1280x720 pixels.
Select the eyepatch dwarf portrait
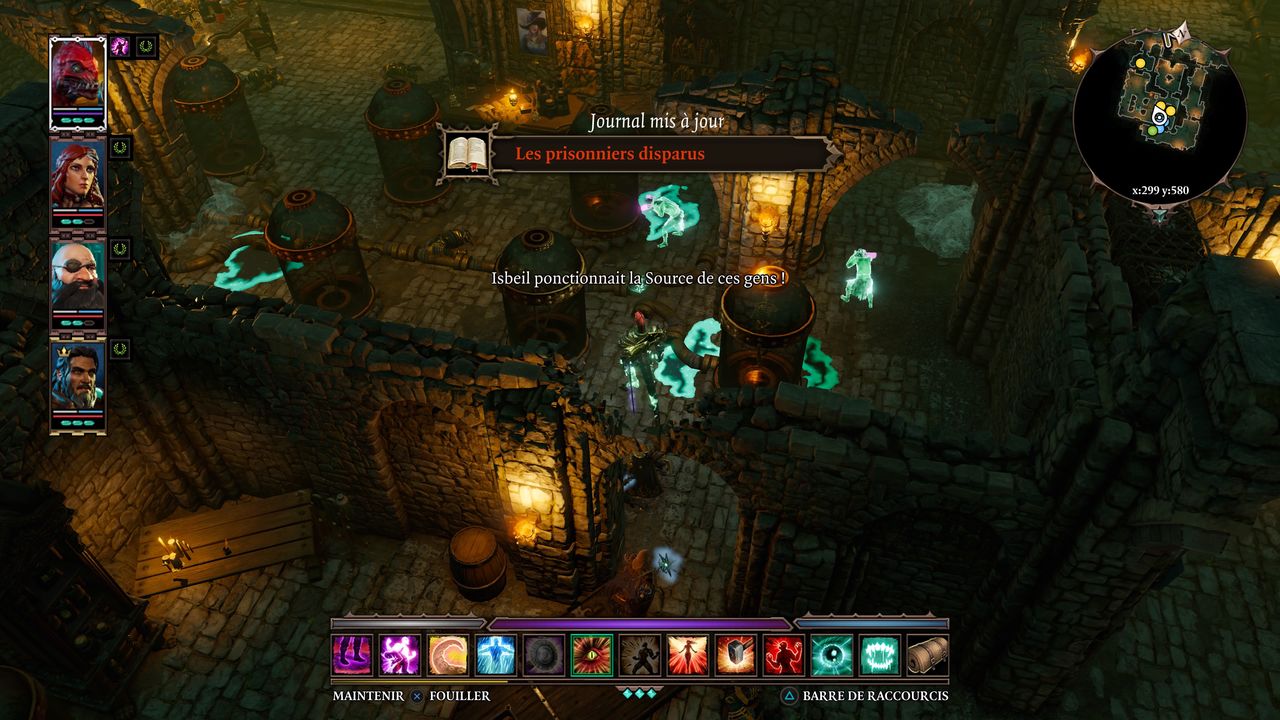click(77, 276)
